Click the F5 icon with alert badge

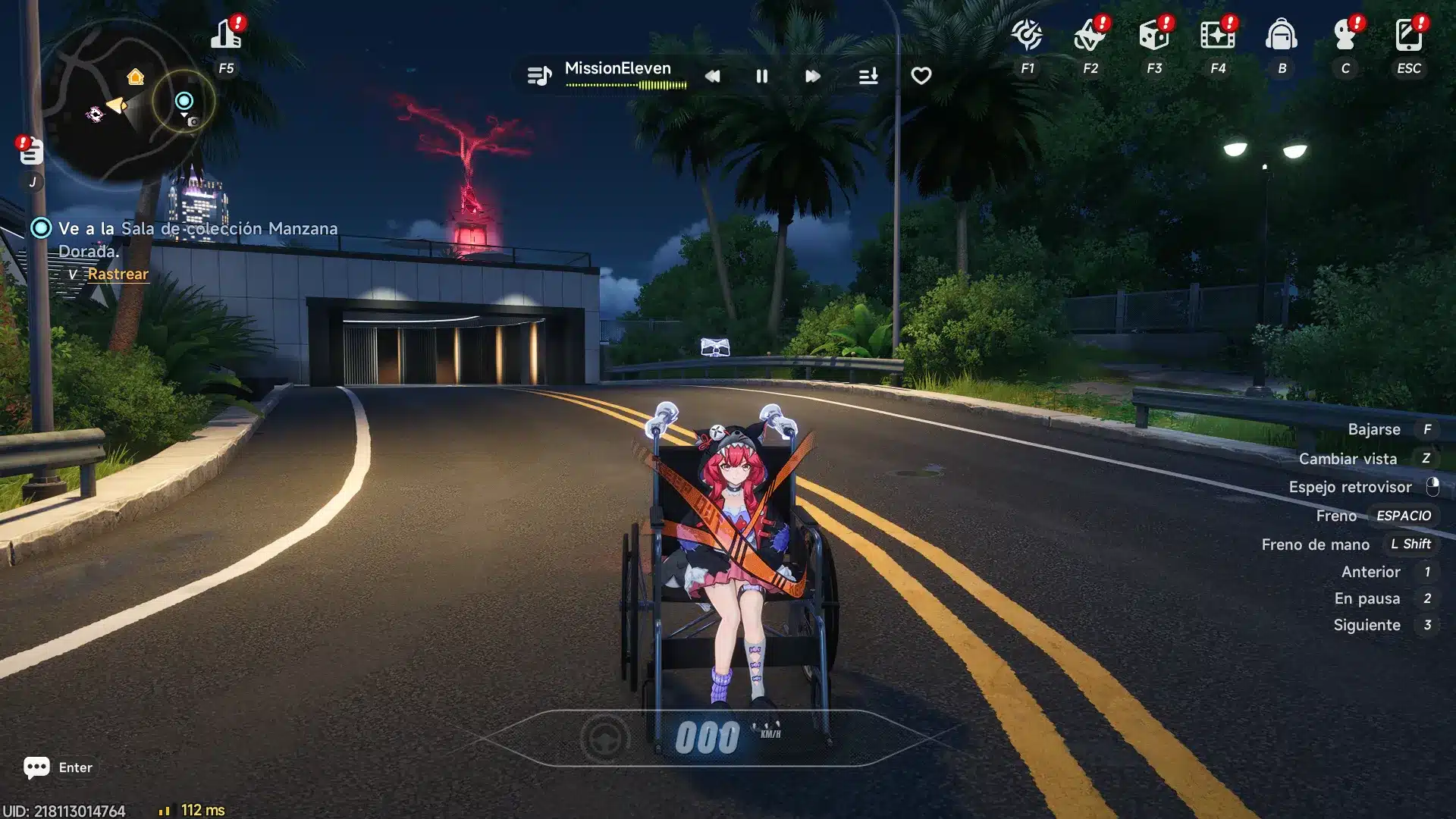(226, 35)
